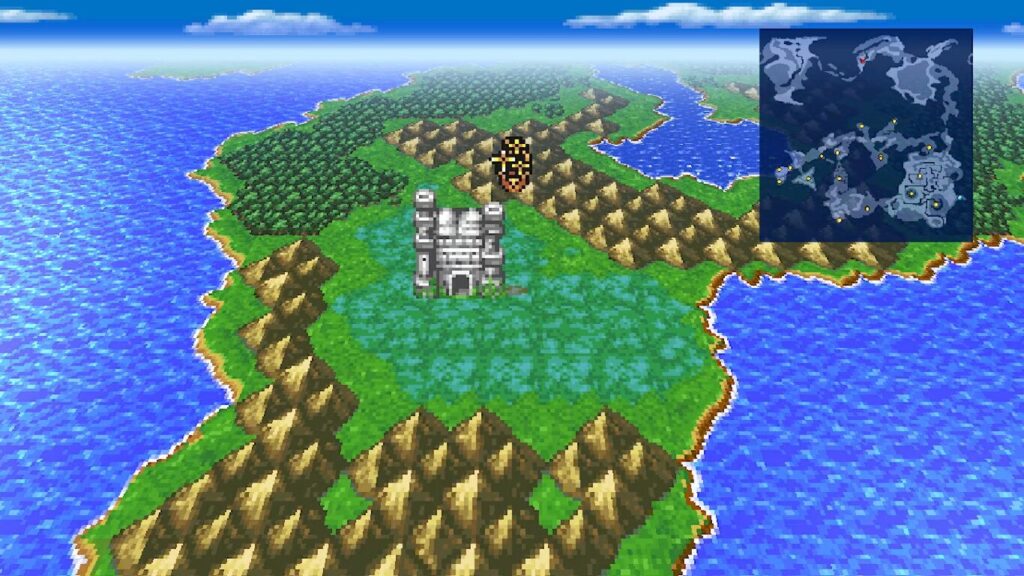Open the world minimap overlay
The height and width of the screenshot is (576, 1024).
[x=865, y=134]
